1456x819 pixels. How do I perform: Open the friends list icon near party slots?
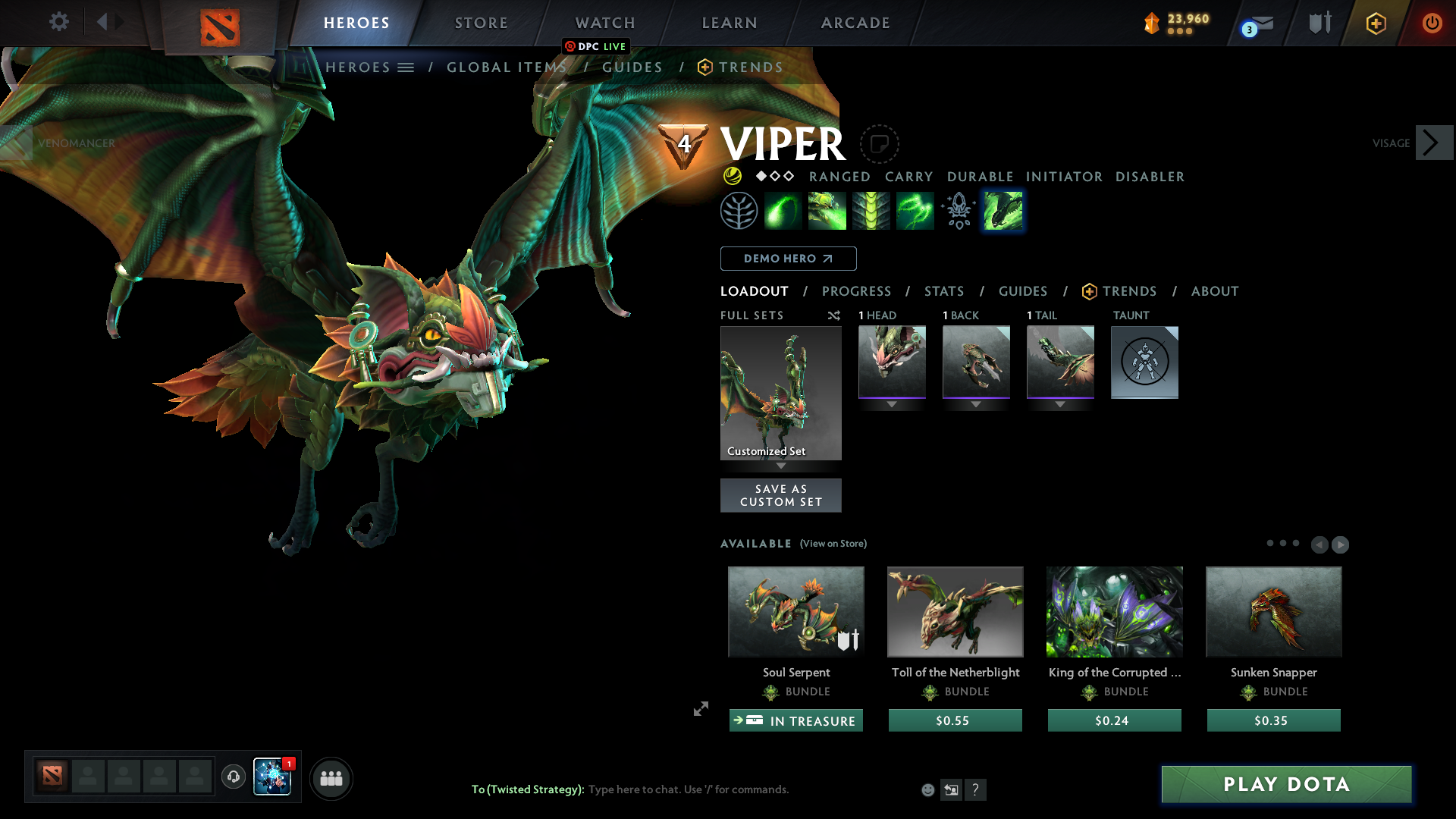(331, 778)
